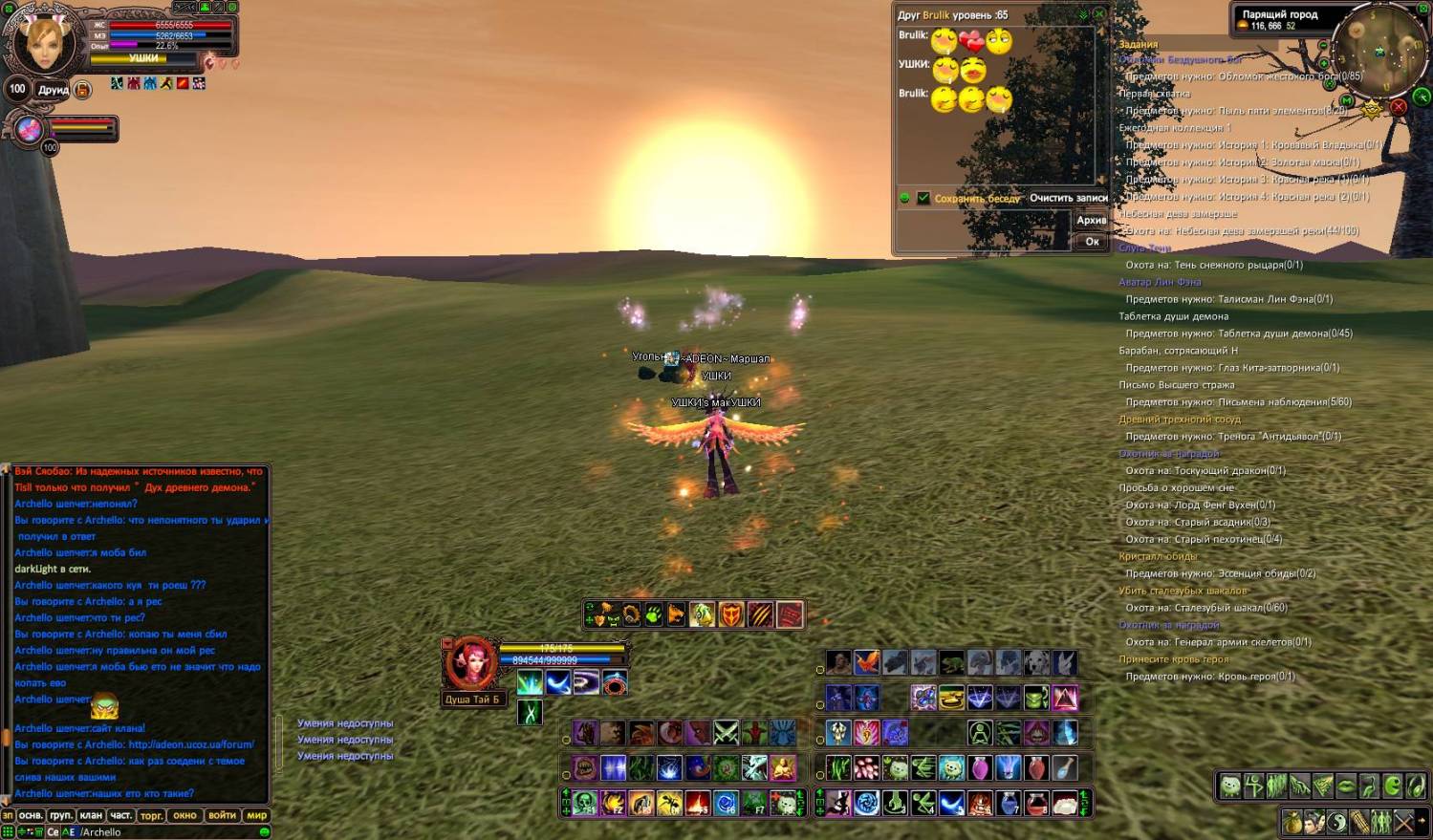Activate the green skull skill on F1
This screenshot has width=1433, height=840.
click(x=585, y=803)
